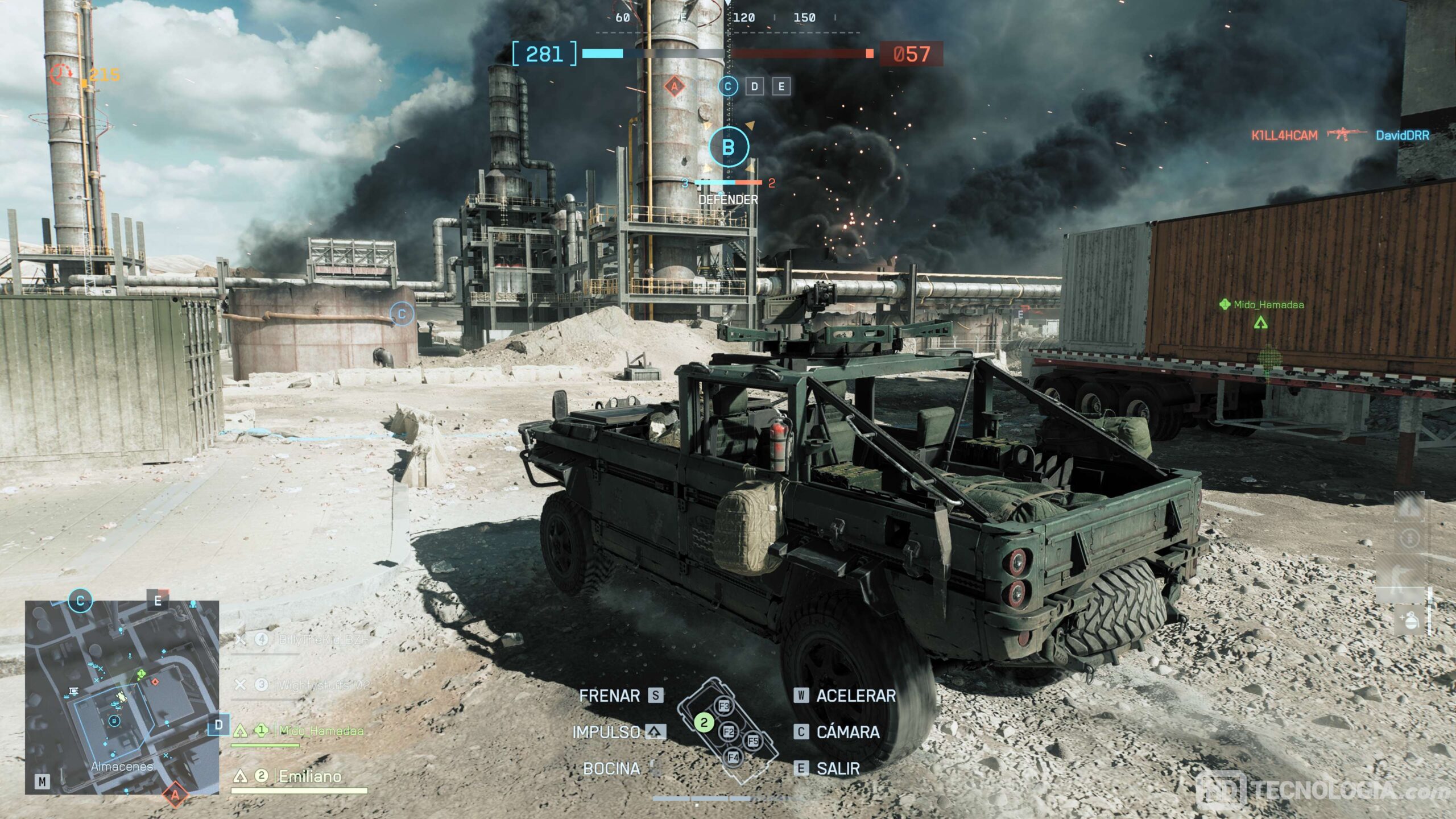Select the green occupied seat 2
Image resolution: width=1456 pixels, height=819 pixels.
(704, 722)
